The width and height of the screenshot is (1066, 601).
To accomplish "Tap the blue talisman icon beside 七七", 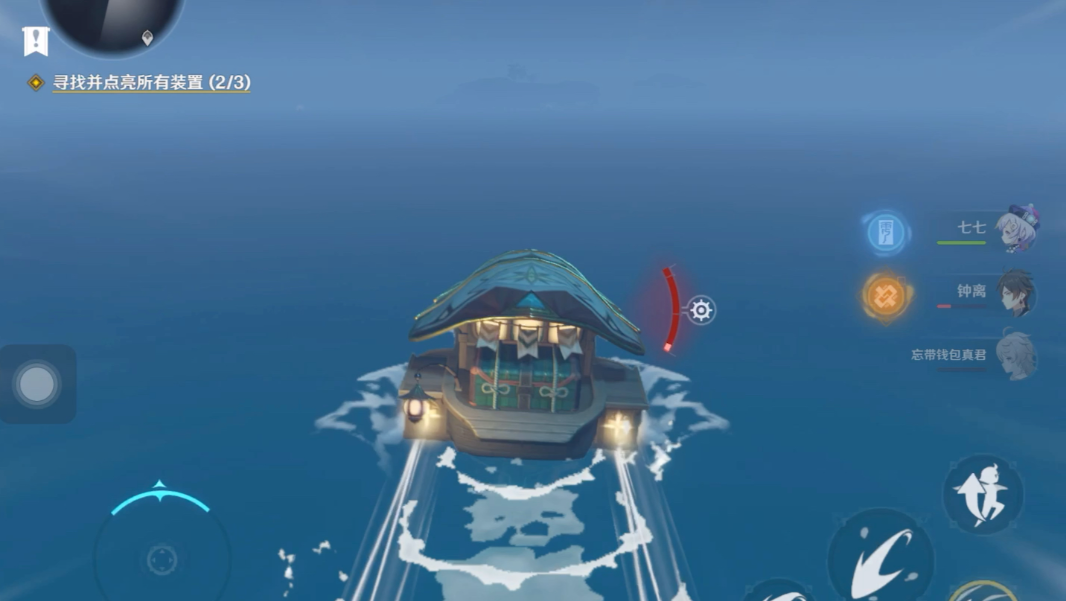I will tap(885, 233).
